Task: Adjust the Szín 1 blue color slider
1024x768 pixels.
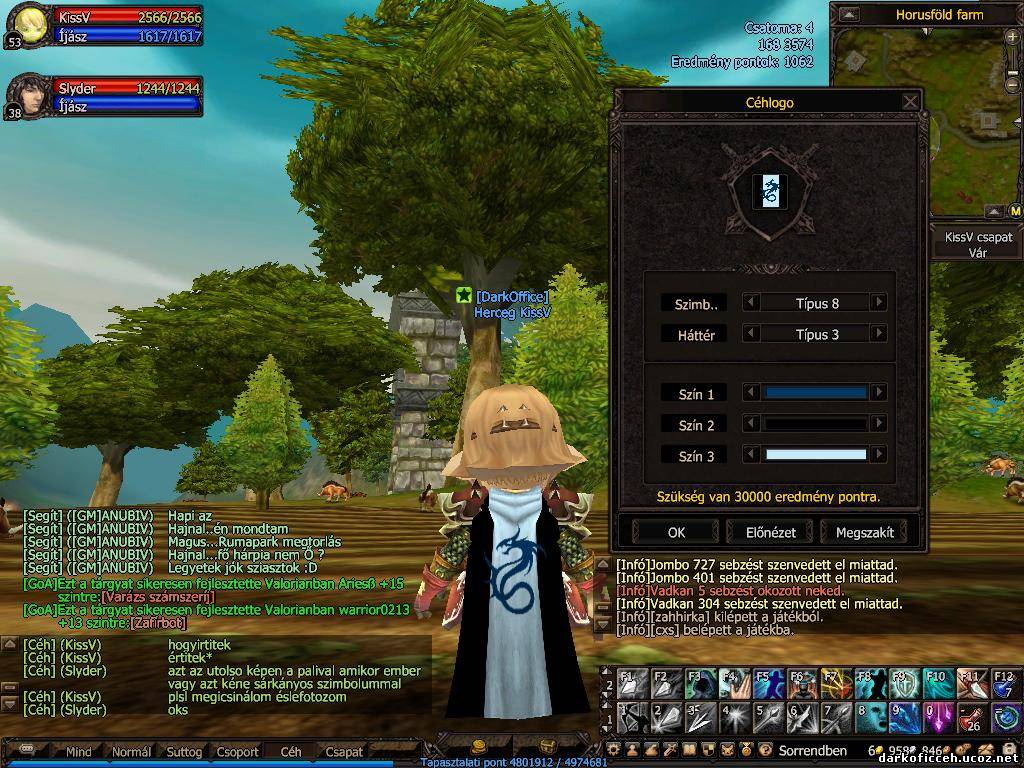Action: 815,394
